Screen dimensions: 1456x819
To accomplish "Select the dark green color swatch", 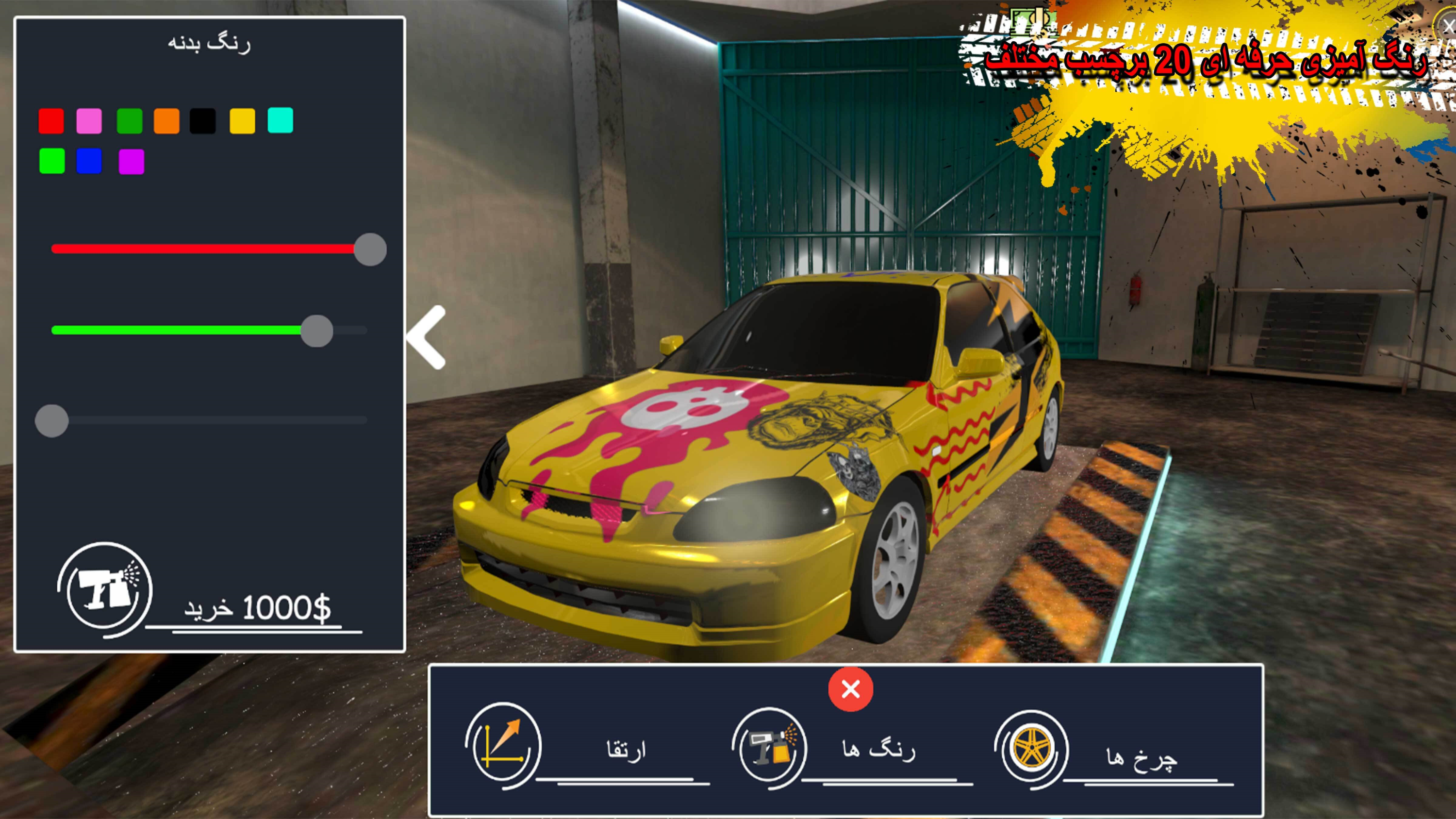I will [129, 121].
